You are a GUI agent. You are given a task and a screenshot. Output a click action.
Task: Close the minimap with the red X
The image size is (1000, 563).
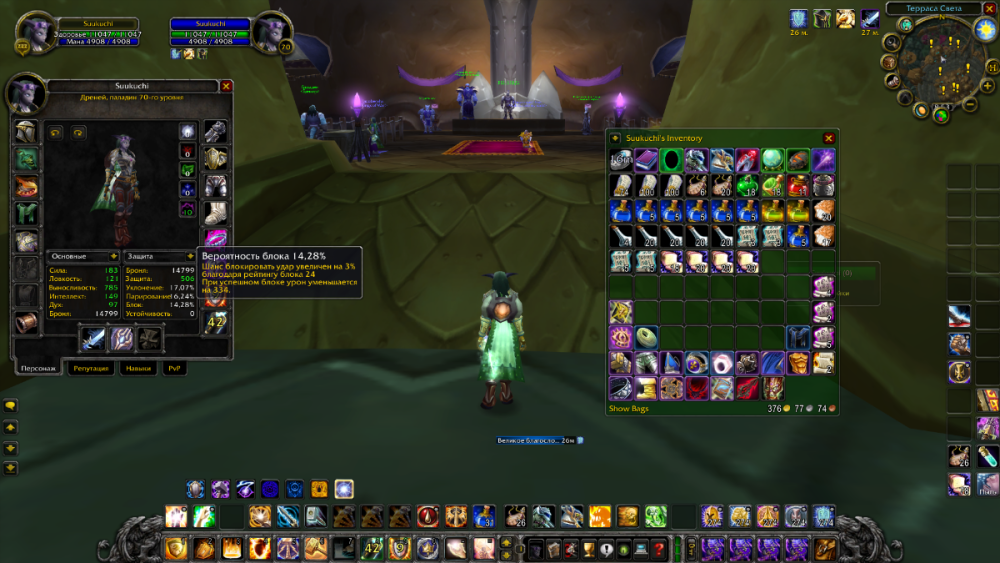[x=988, y=8]
